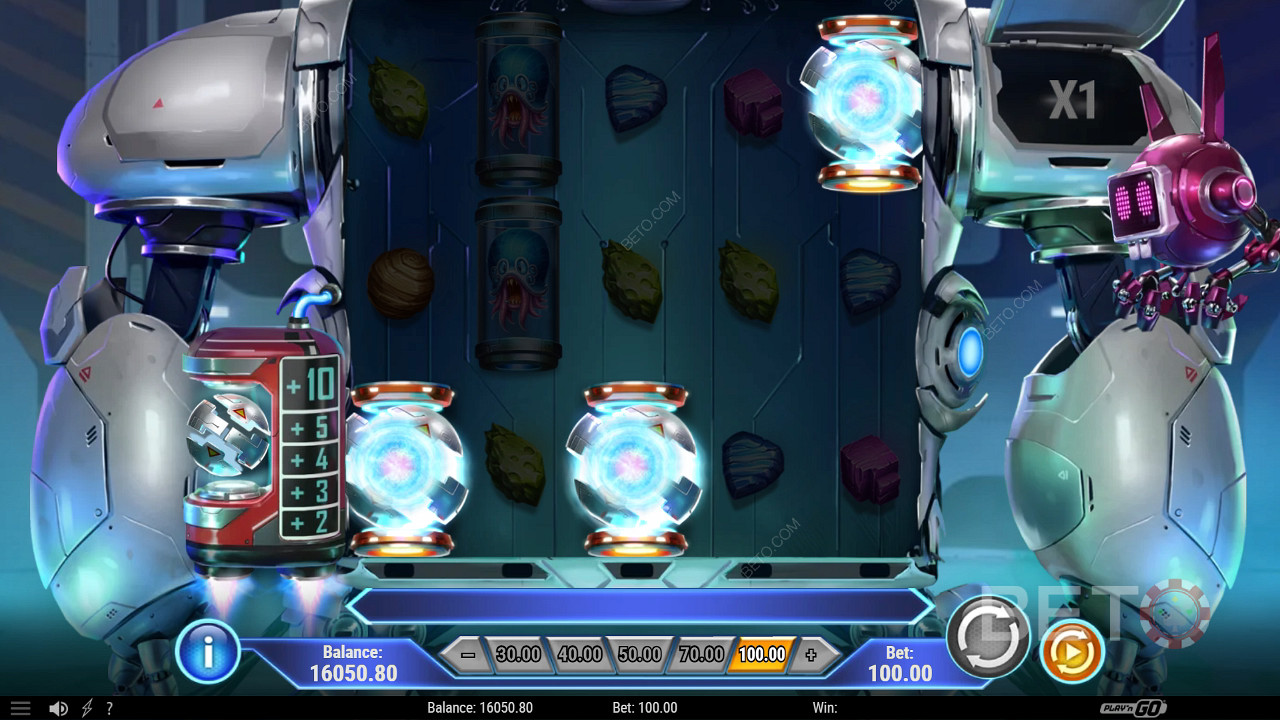Viewport: 1280px width, 720px height.
Task: Toggle the sound speaker icon
Action: click(x=59, y=708)
